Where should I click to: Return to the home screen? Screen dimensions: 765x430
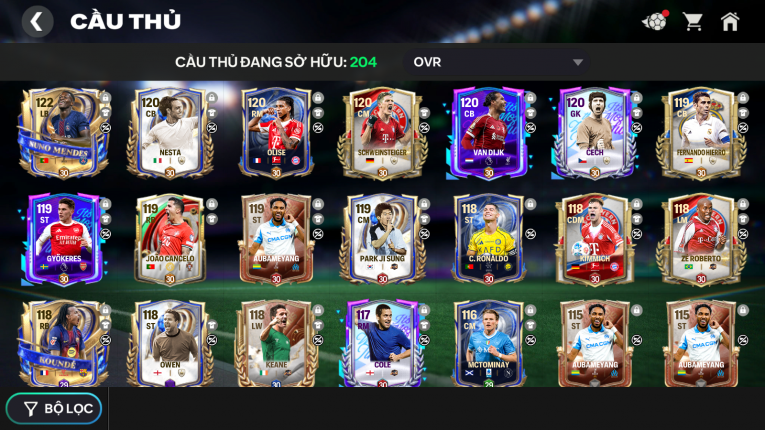point(730,21)
